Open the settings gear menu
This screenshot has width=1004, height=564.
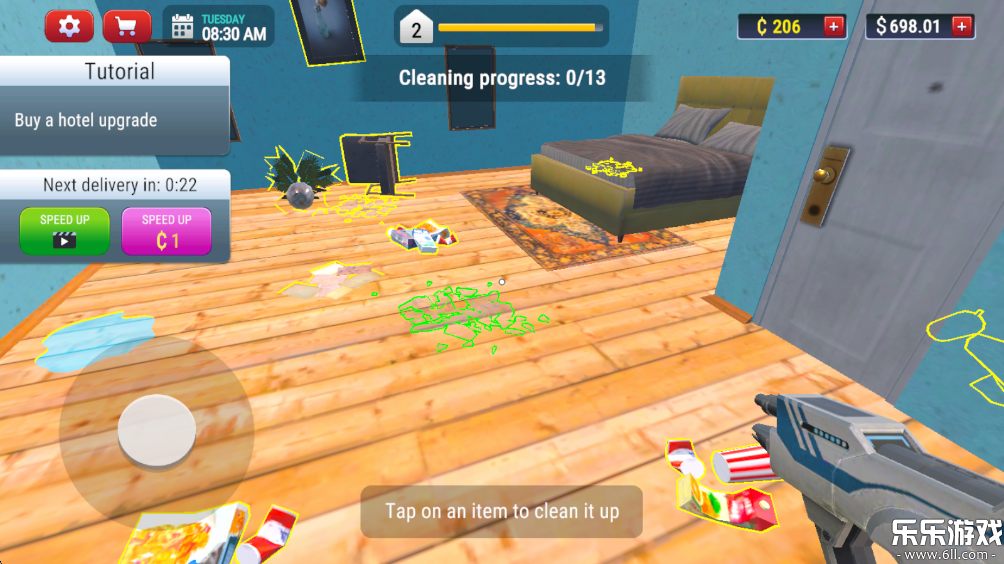69,26
